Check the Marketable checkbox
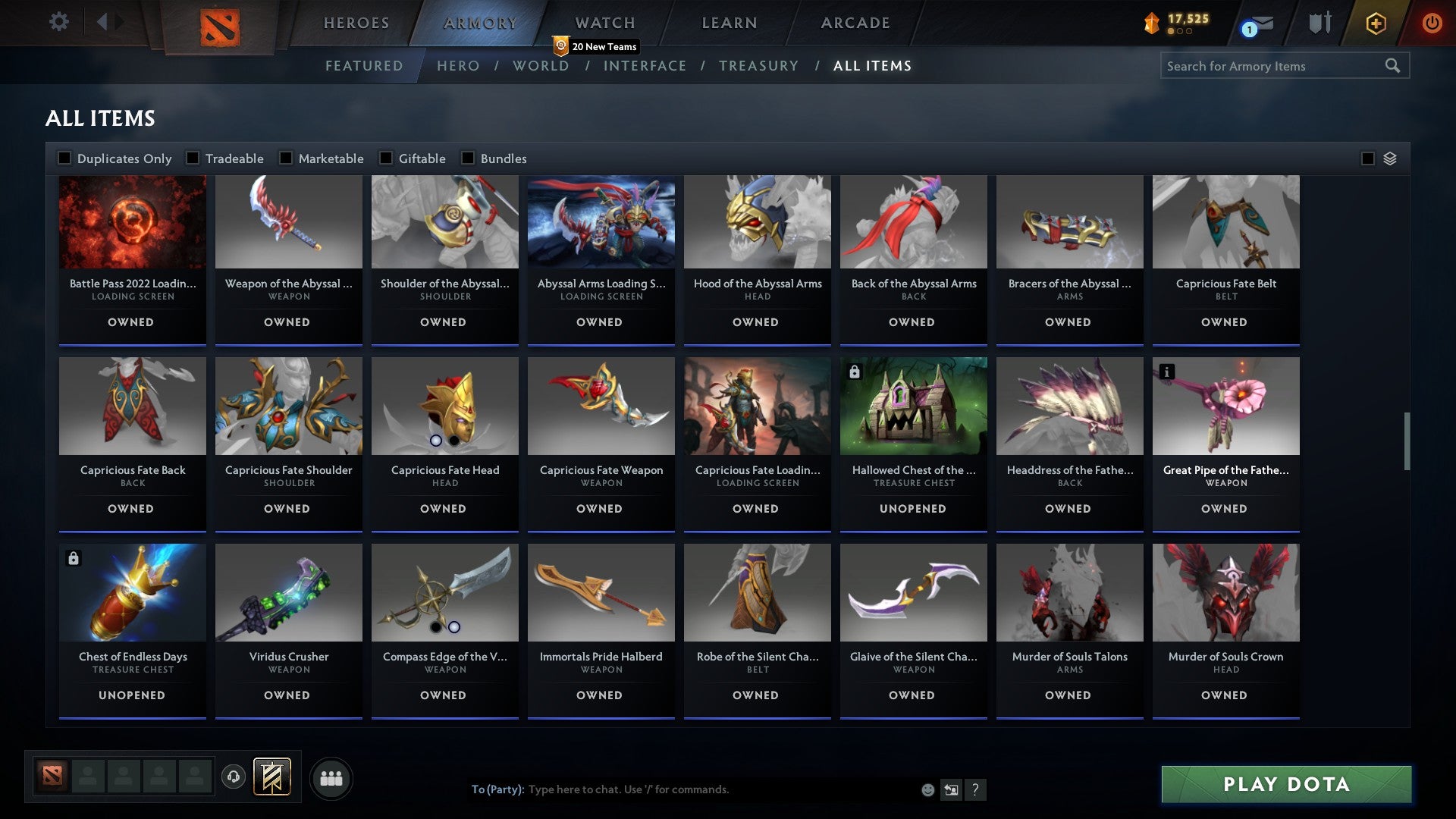The image size is (1456, 819). pos(286,158)
